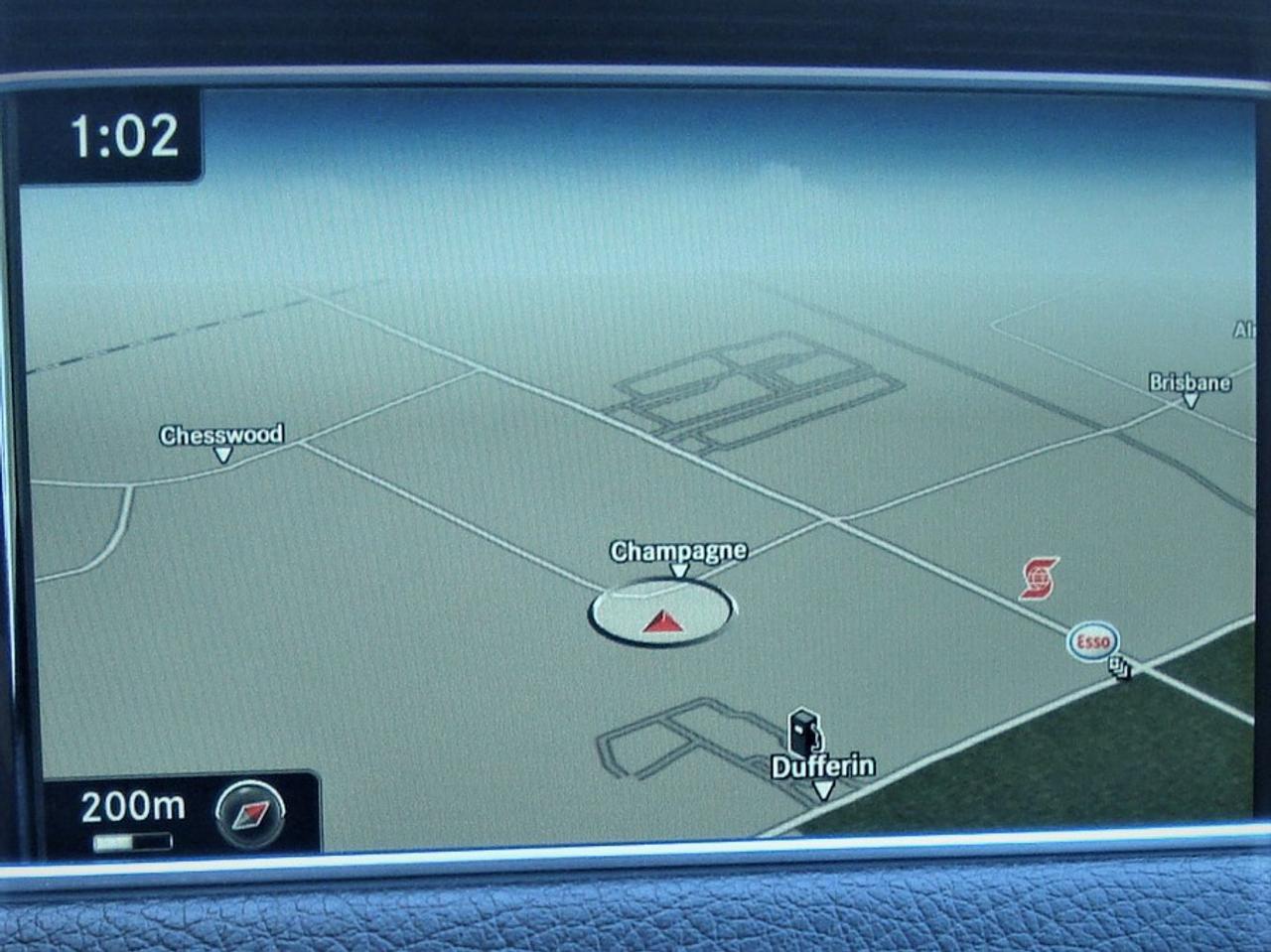This screenshot has height=952, width=1271.
Task: Select the Brisbane street label
Action: (1190, 382)
